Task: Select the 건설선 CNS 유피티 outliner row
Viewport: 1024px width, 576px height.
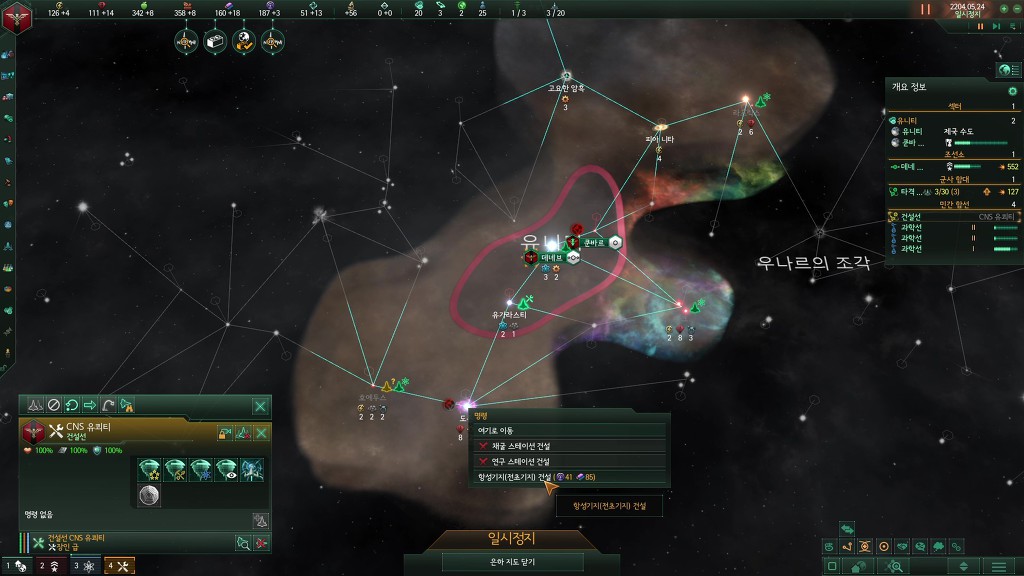Action: point(950,216)
